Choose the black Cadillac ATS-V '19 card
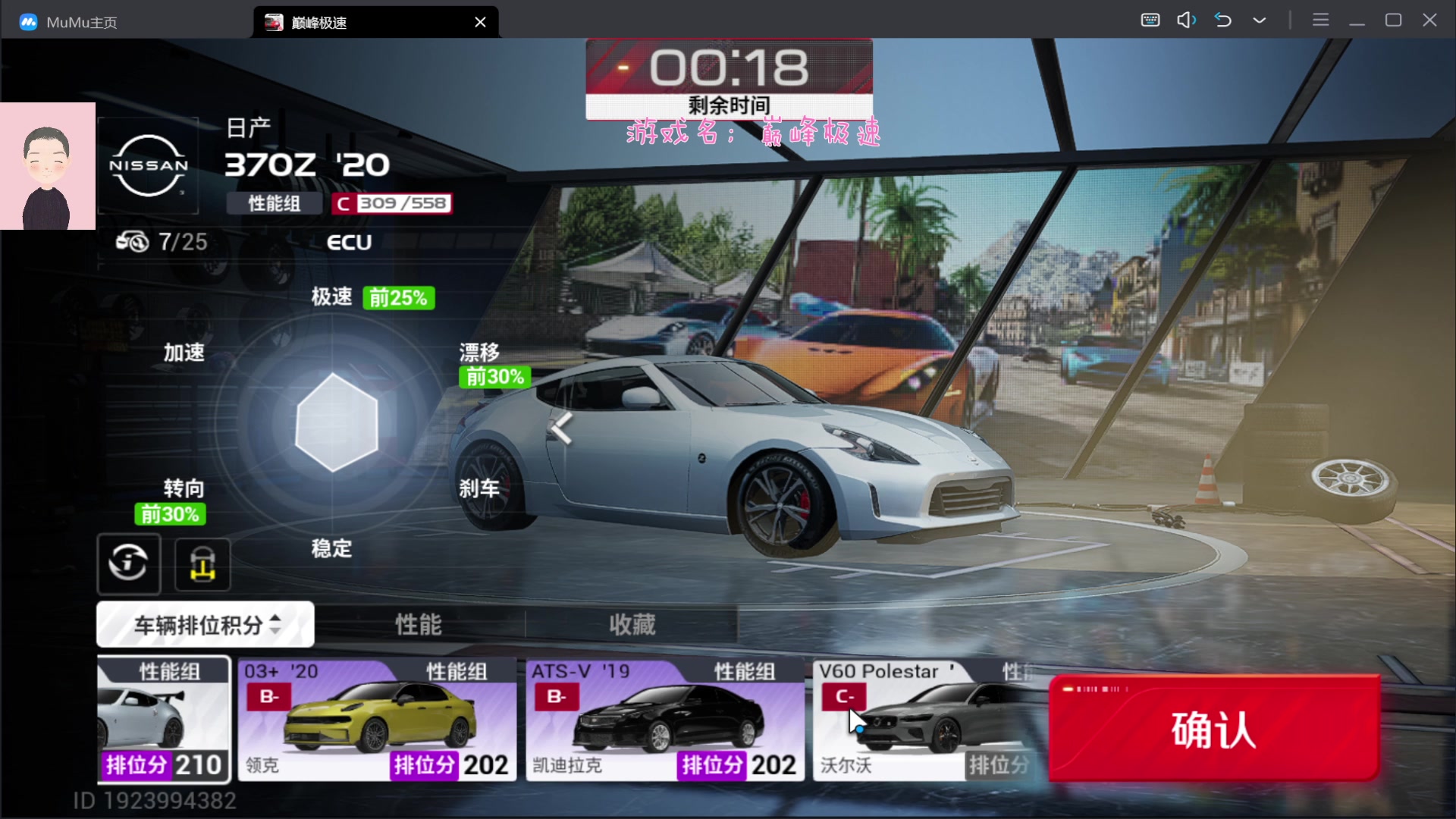Viewport: 1456px width, 819px height. tap(665, 720)
